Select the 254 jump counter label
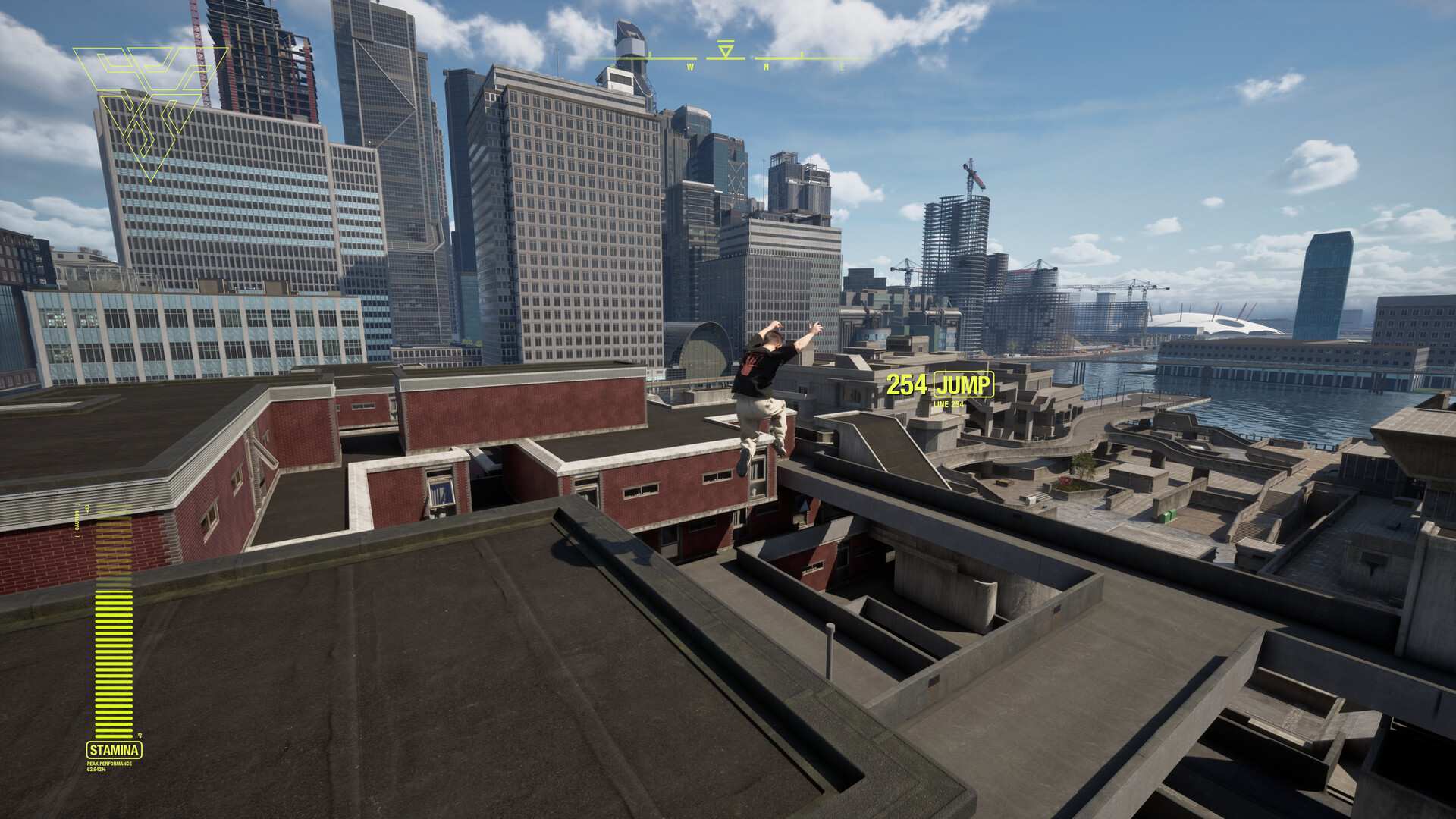Screen dimensions: 1456x819 905,385
